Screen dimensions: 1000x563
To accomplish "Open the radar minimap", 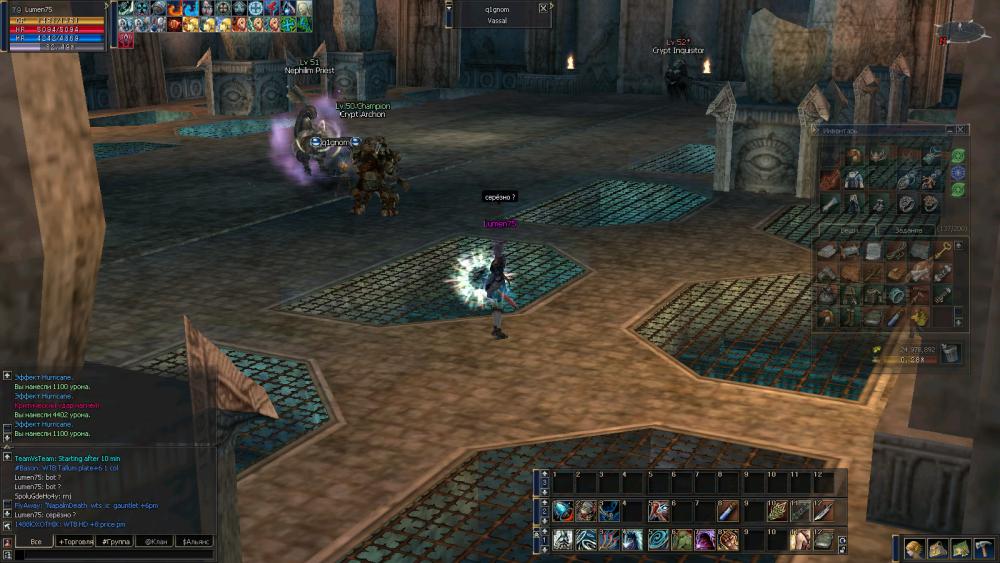I will pos(963,32).
